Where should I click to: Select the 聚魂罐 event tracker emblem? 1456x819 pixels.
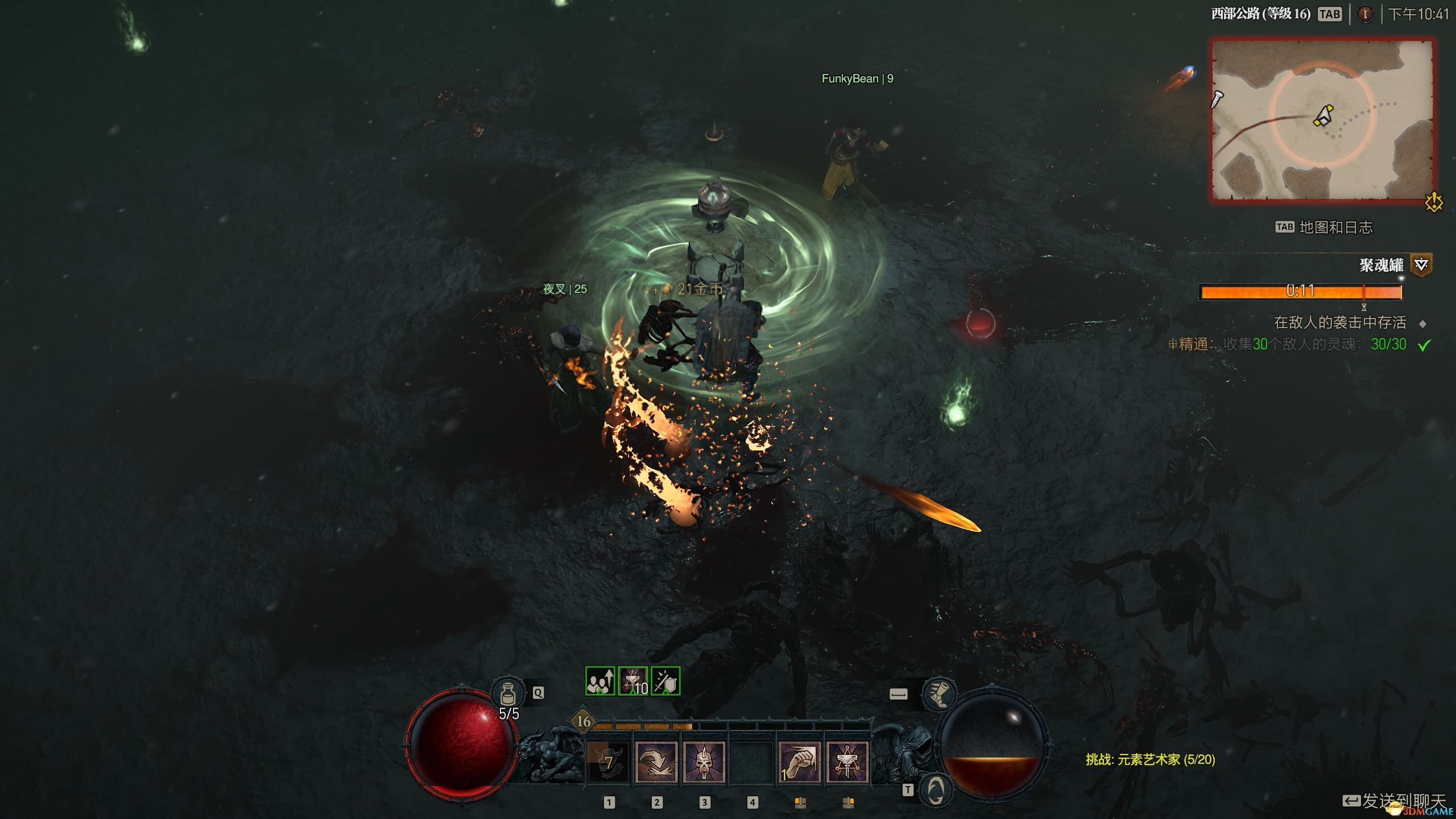pos(1421,265)
